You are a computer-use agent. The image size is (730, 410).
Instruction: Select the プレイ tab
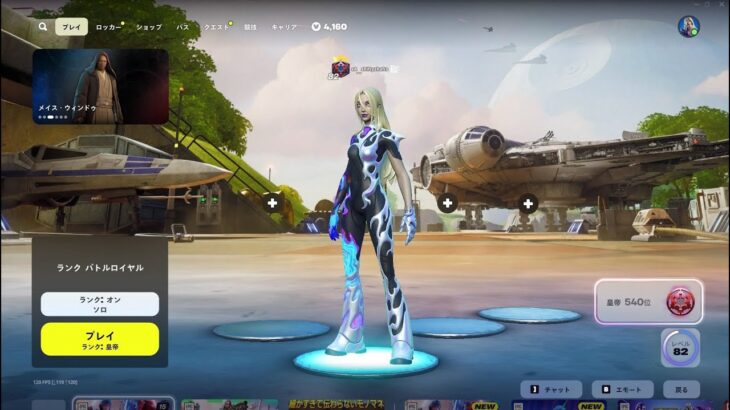point(70,27)
